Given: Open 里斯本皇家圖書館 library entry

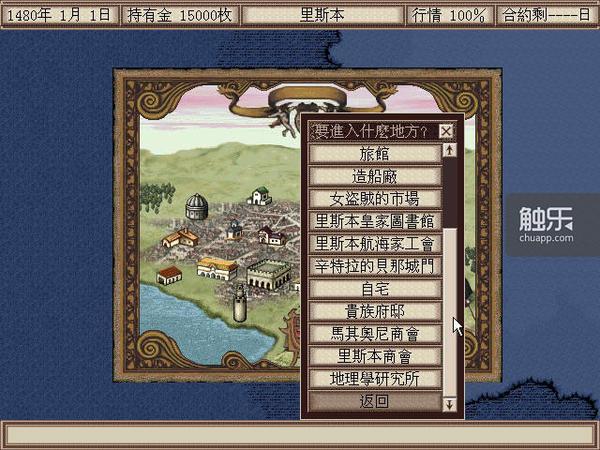Looking at the screenshot, I should 374,221.
